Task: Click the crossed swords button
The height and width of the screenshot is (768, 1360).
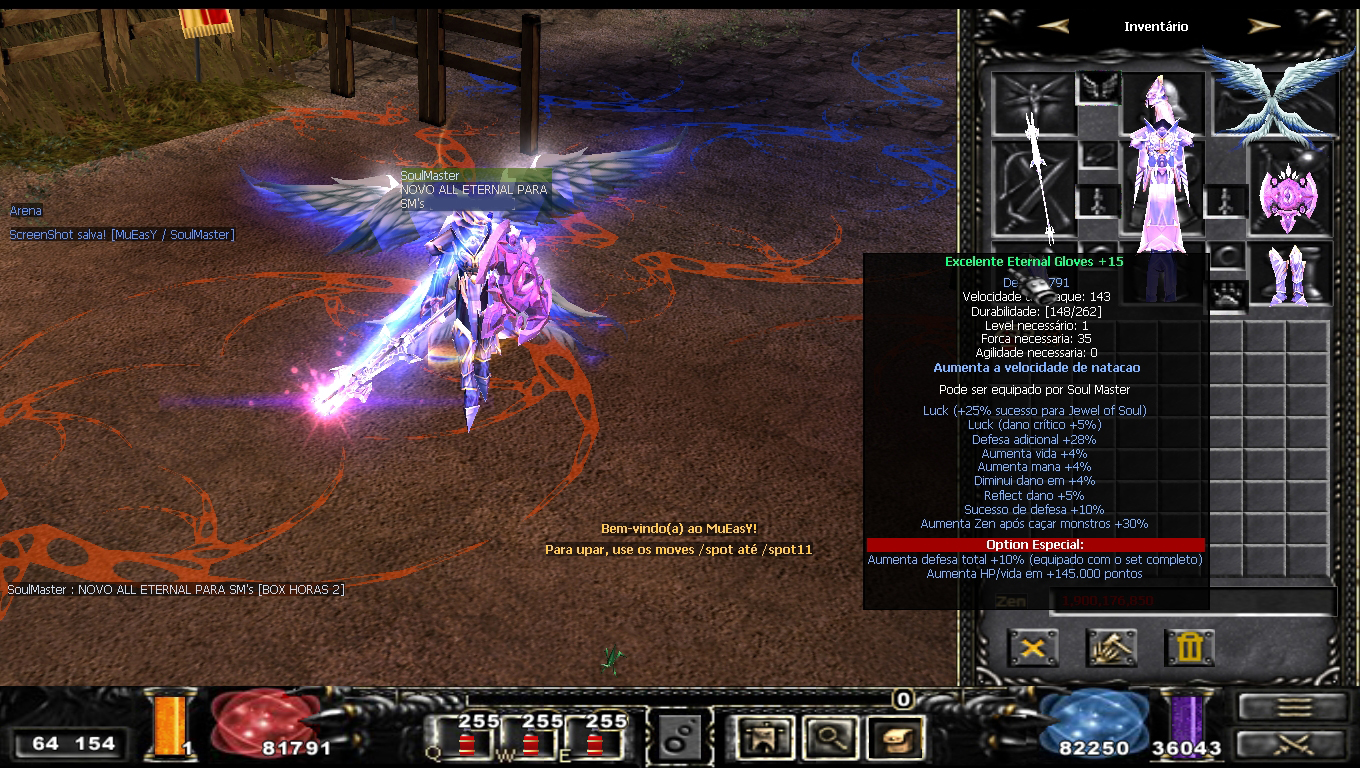Action: pyautogui.click(x=1292, y=744)
